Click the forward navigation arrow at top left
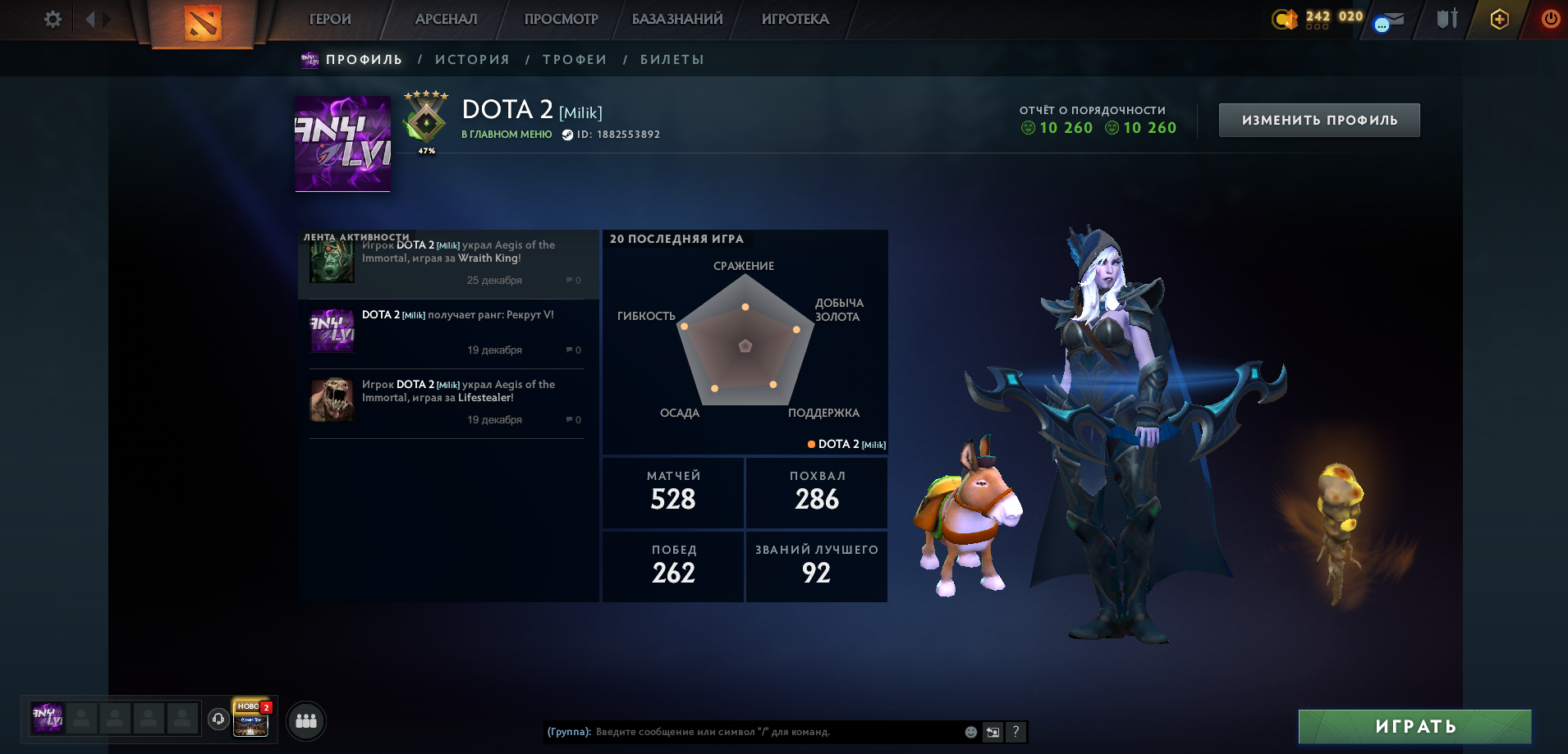Screen dimensions: 1568x754 (x=105, y=19)
